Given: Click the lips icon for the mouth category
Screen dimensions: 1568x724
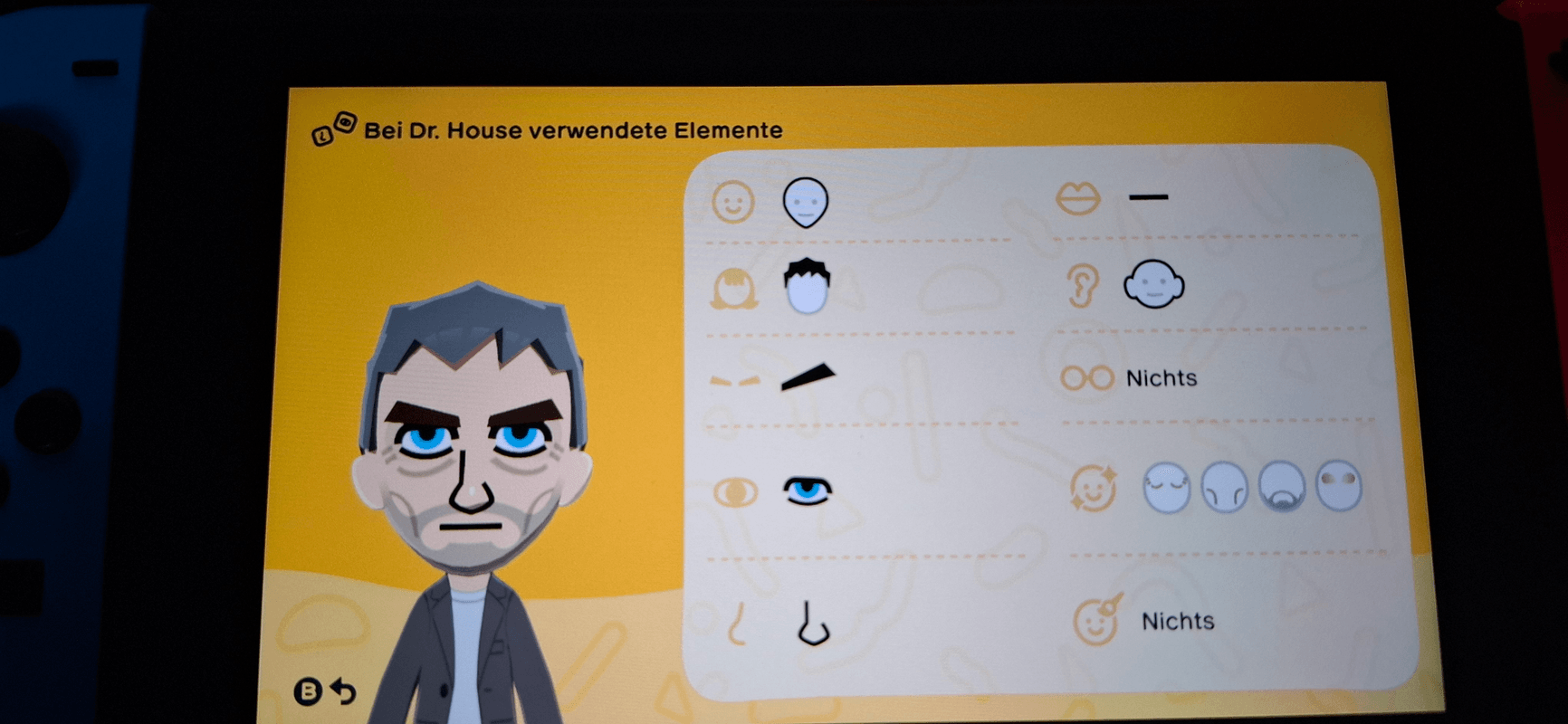Looking at the screenshot, I should tap(1079, 196).
